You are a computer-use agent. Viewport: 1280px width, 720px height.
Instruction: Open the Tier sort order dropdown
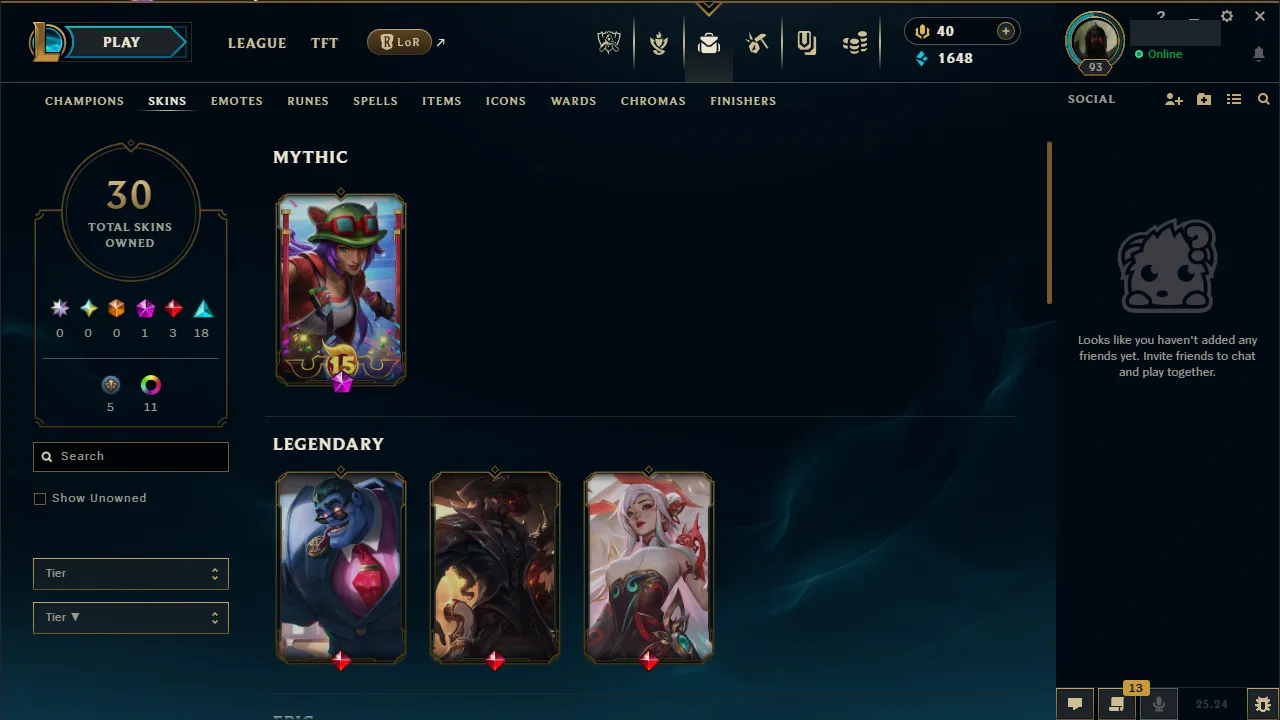130,617
